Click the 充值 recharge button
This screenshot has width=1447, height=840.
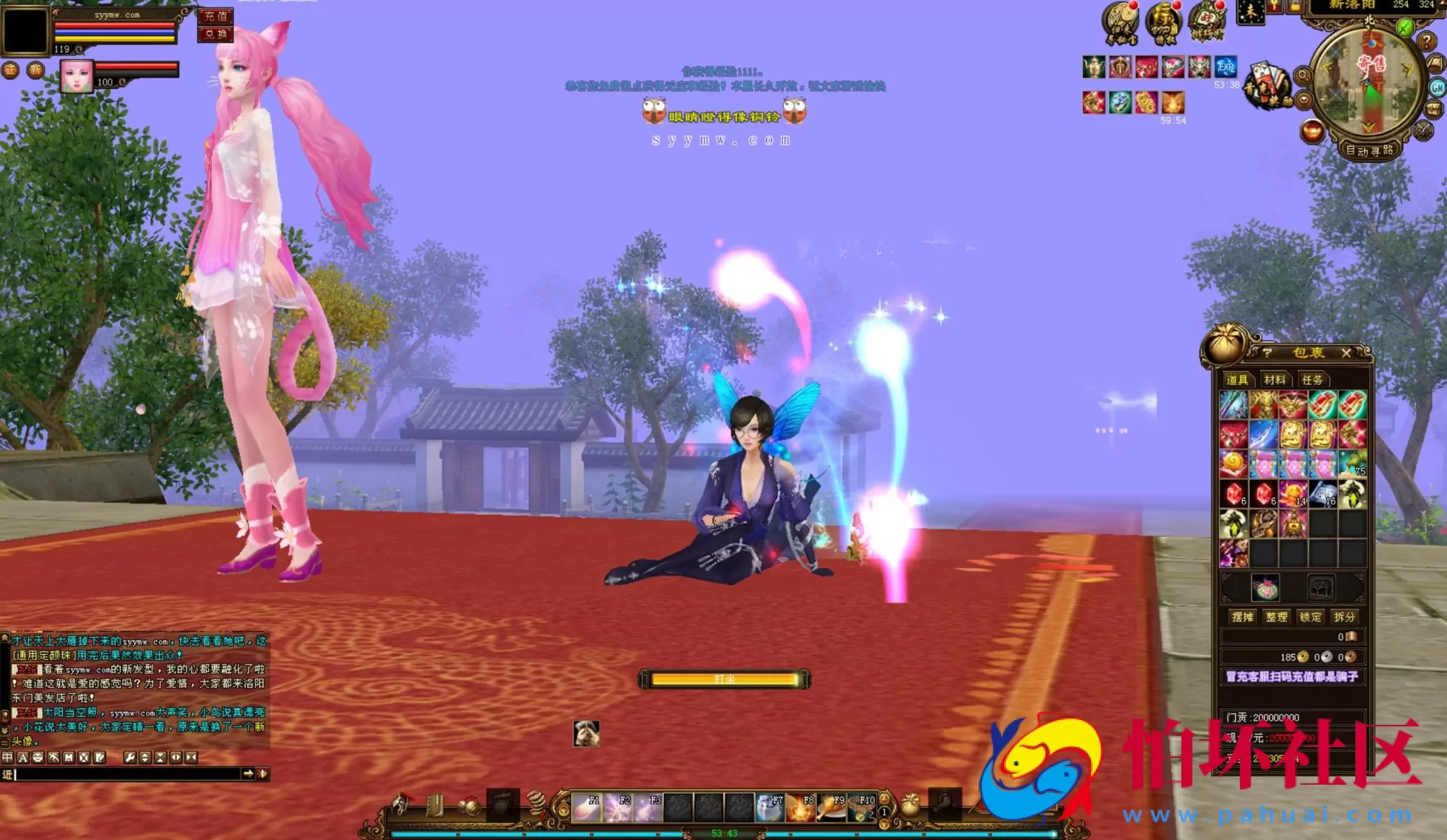tap(215, 16)
